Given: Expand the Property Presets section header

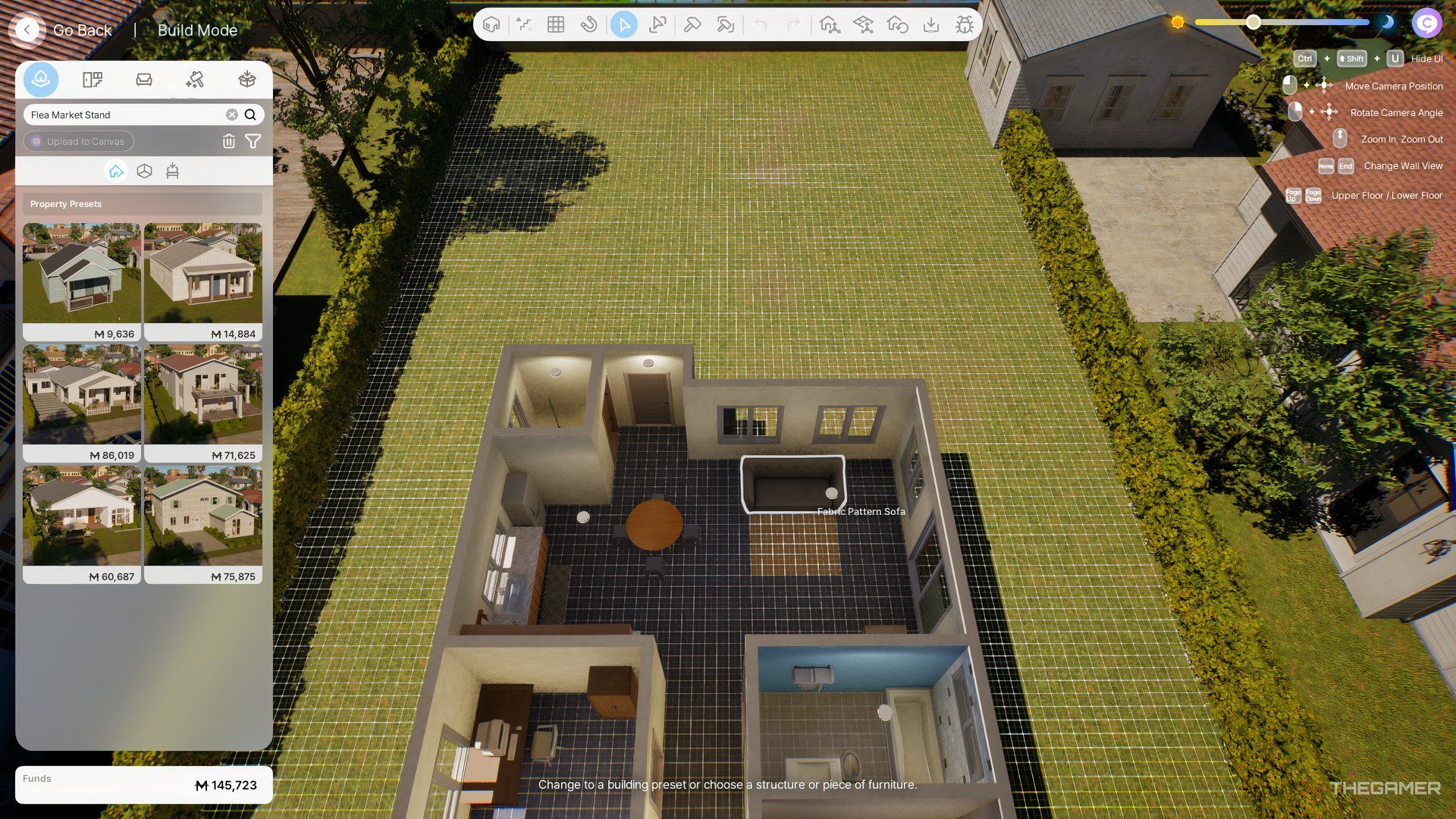Looking at the screenshot, I should pos(142,203).
